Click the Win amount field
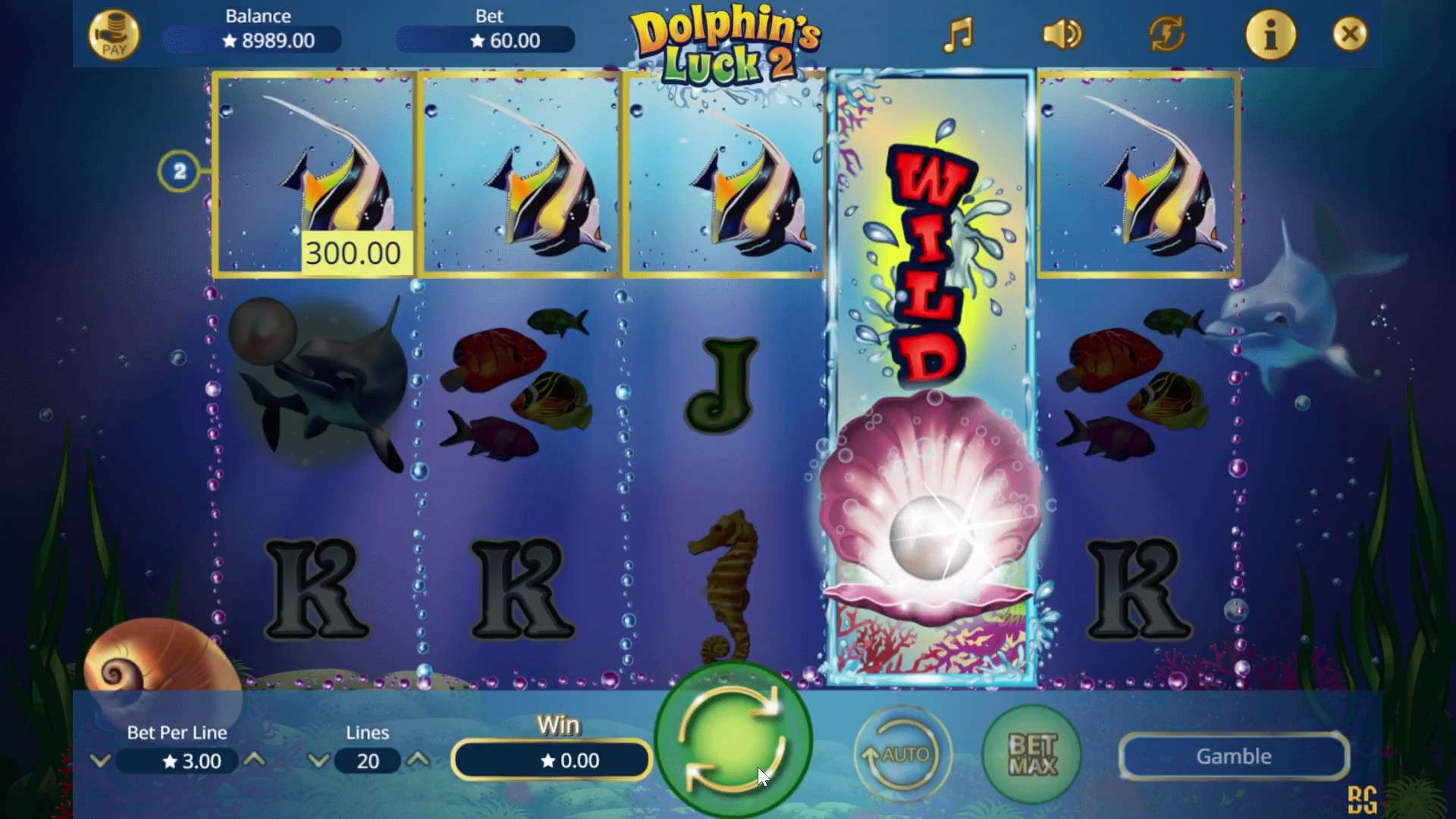This screenshot has width=1456, height=819. [551, 761]
